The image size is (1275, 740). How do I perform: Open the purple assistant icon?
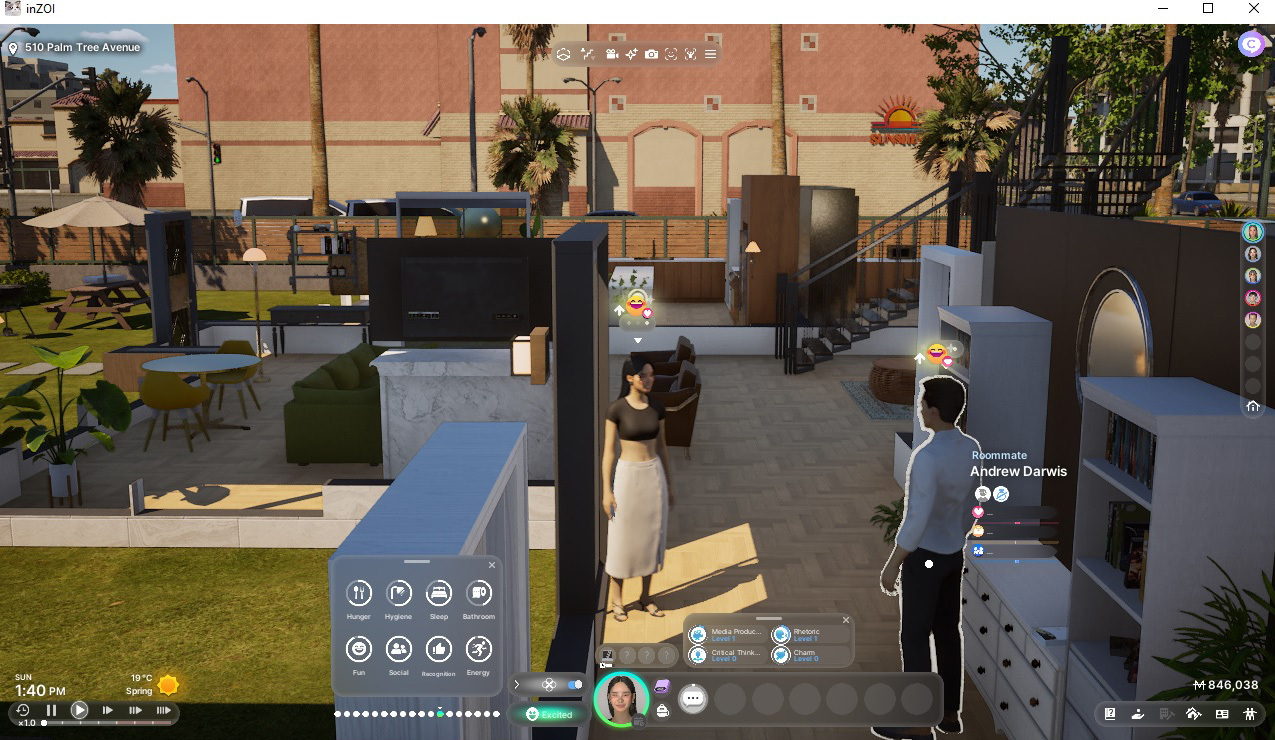click(1250, 44)
